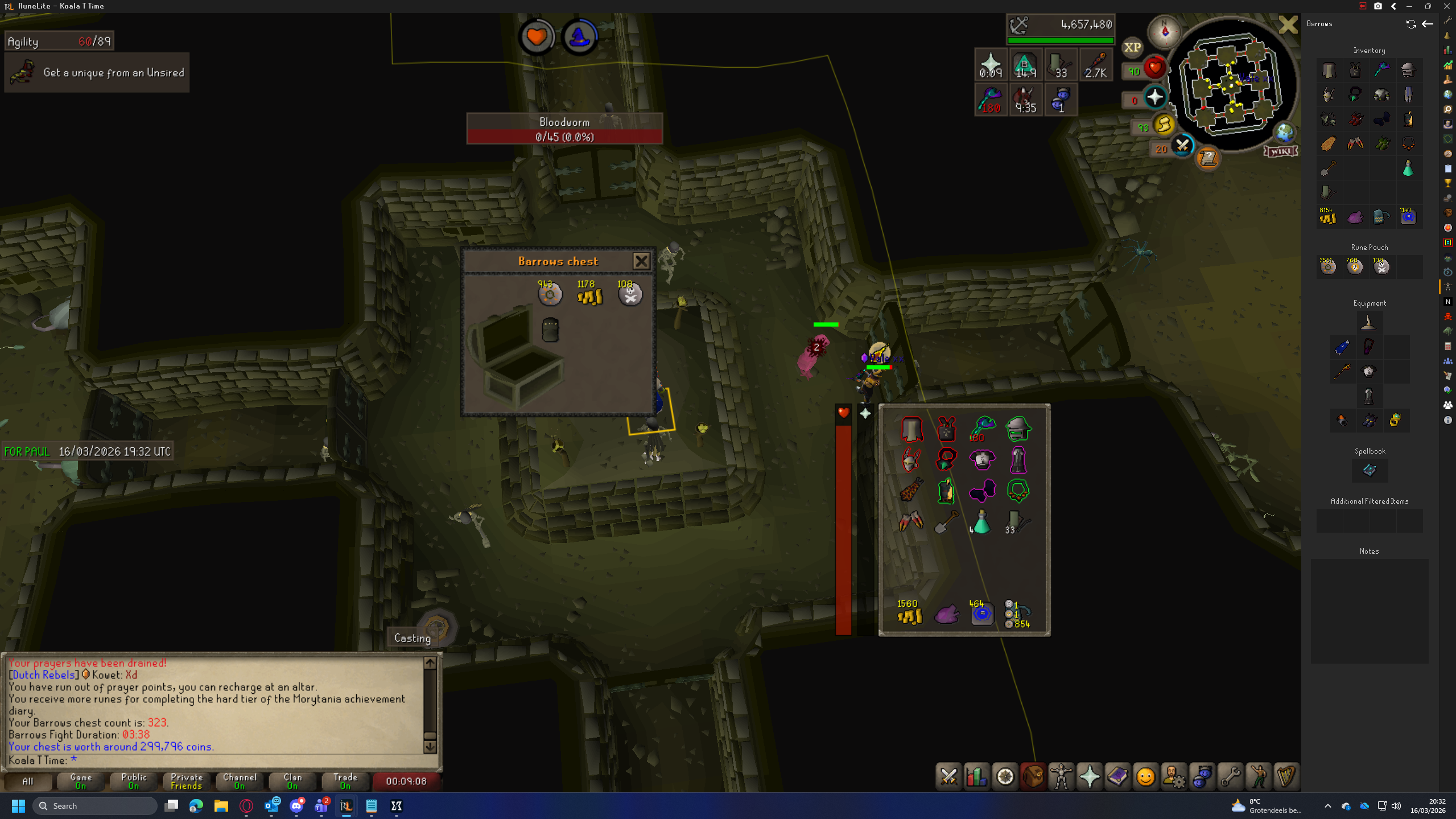Open the Spellbook tab

[1117, 777]
